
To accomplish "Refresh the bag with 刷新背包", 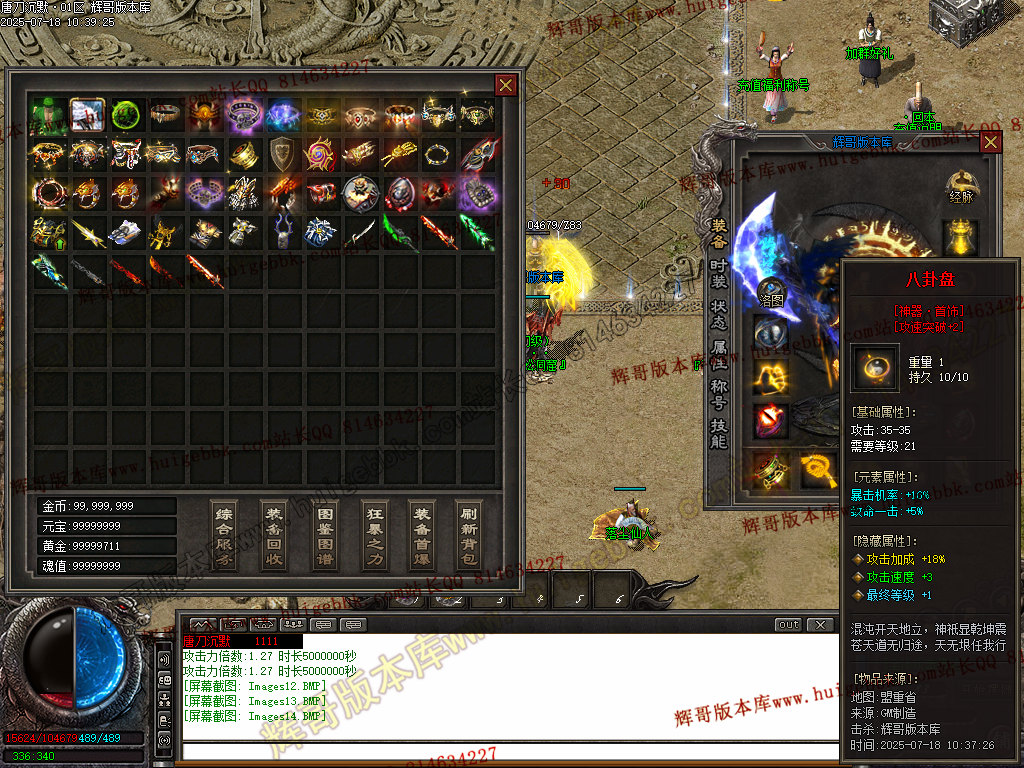I will [469, 535].
